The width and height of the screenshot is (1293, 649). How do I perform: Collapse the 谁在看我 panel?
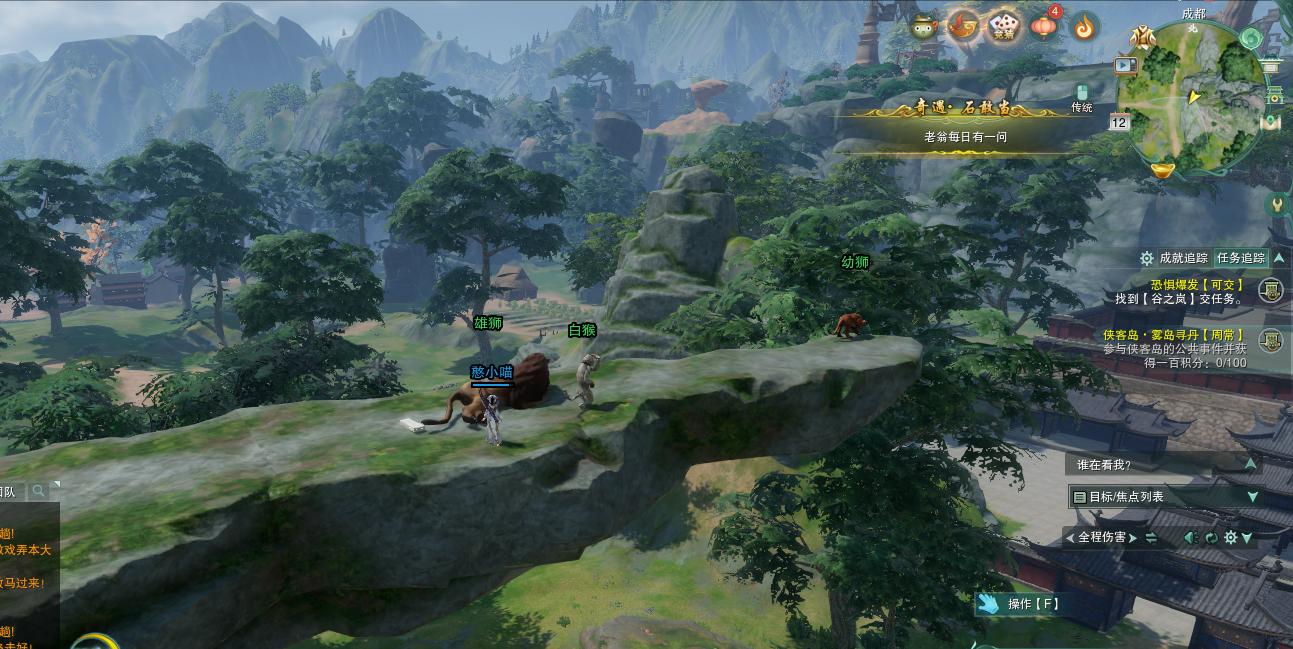click(x=1250, y=464)
